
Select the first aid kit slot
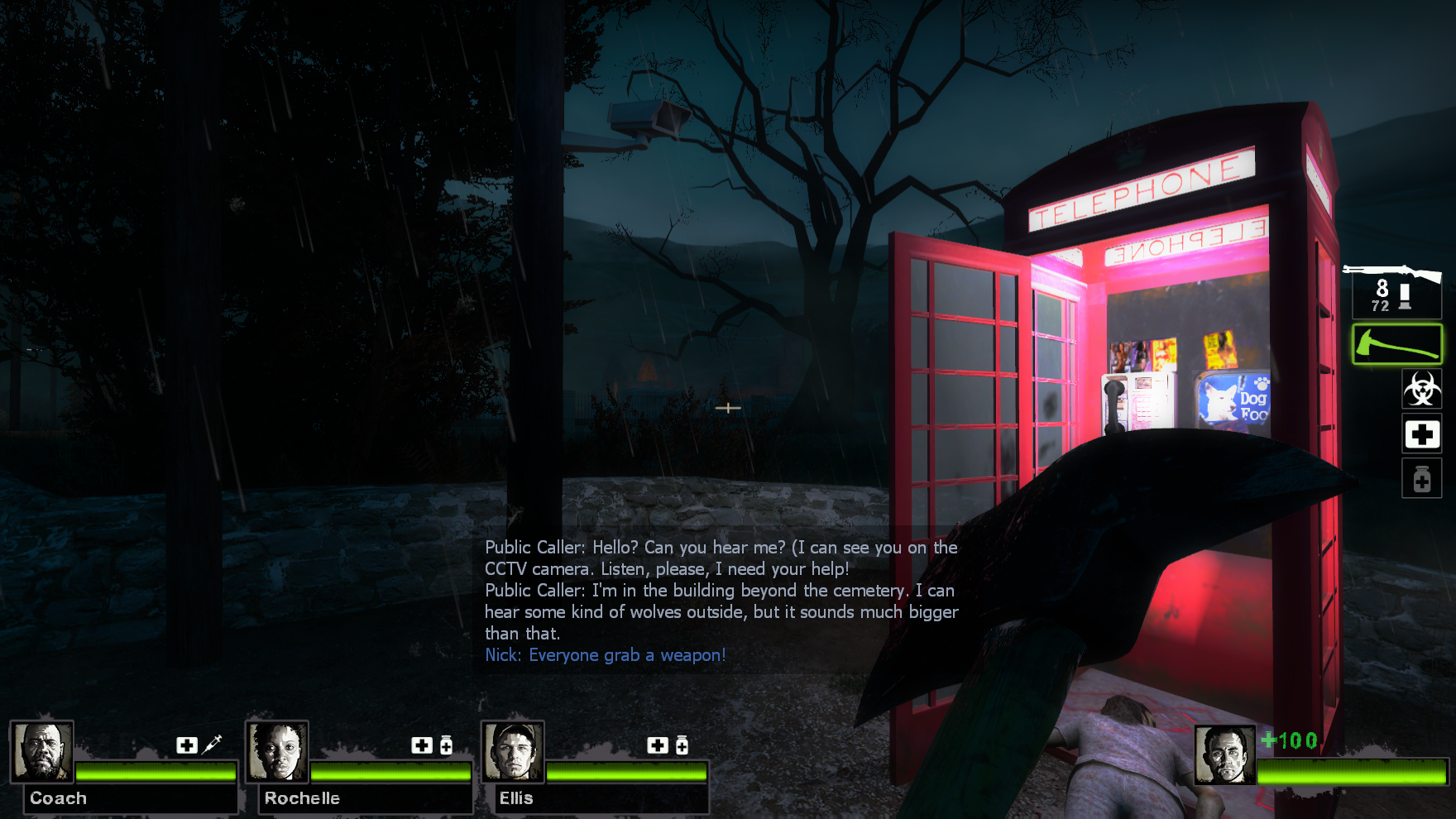[x=1421, y=434]
